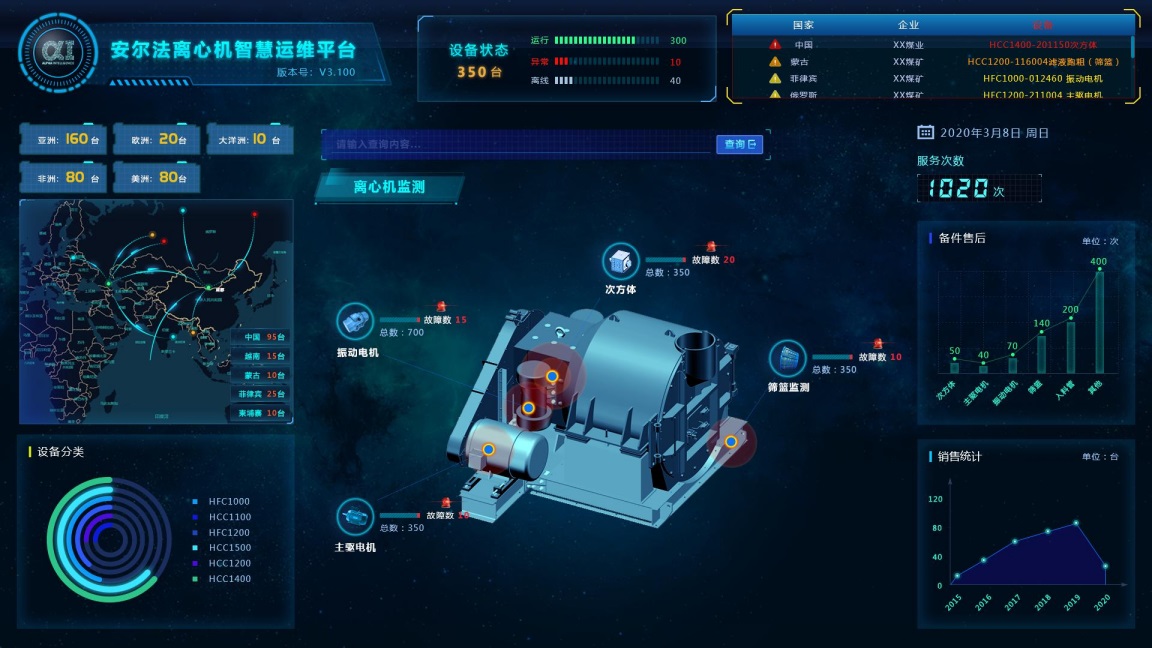Select the 次方体 component icon
1152x648 pixels.
coord(620,261)
